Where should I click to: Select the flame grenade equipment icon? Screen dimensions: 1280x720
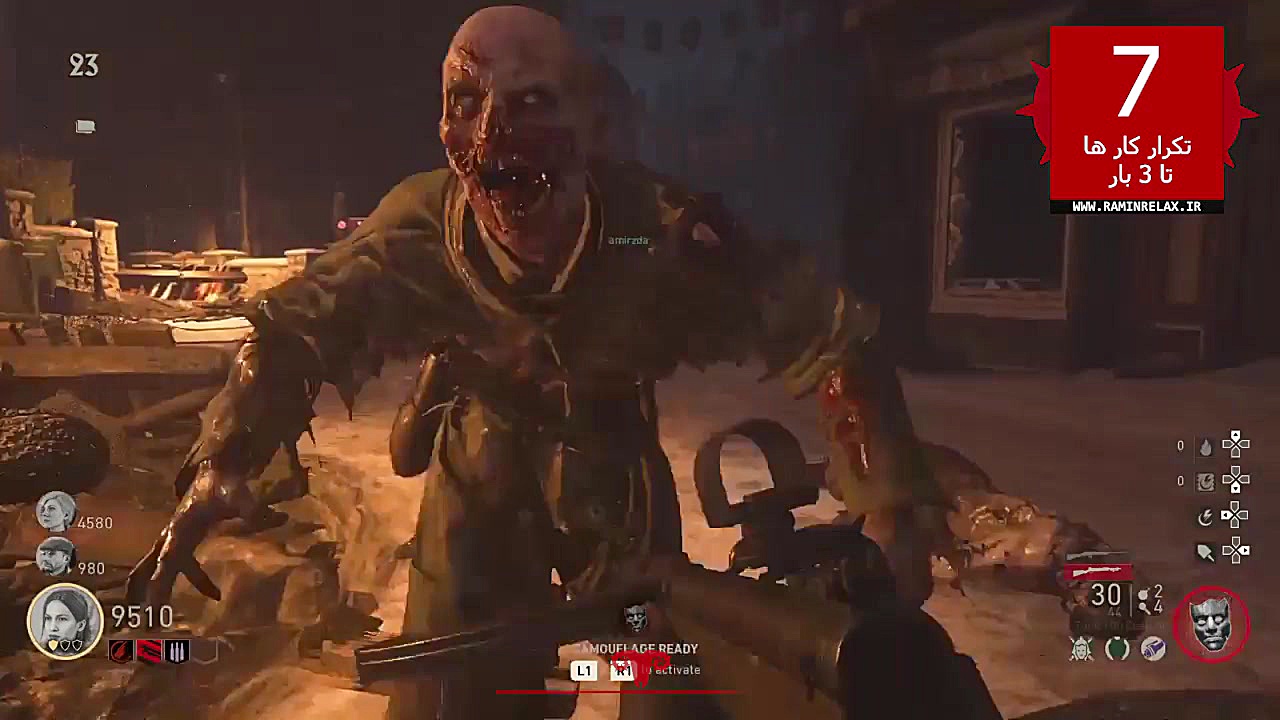pos(1207,445)
